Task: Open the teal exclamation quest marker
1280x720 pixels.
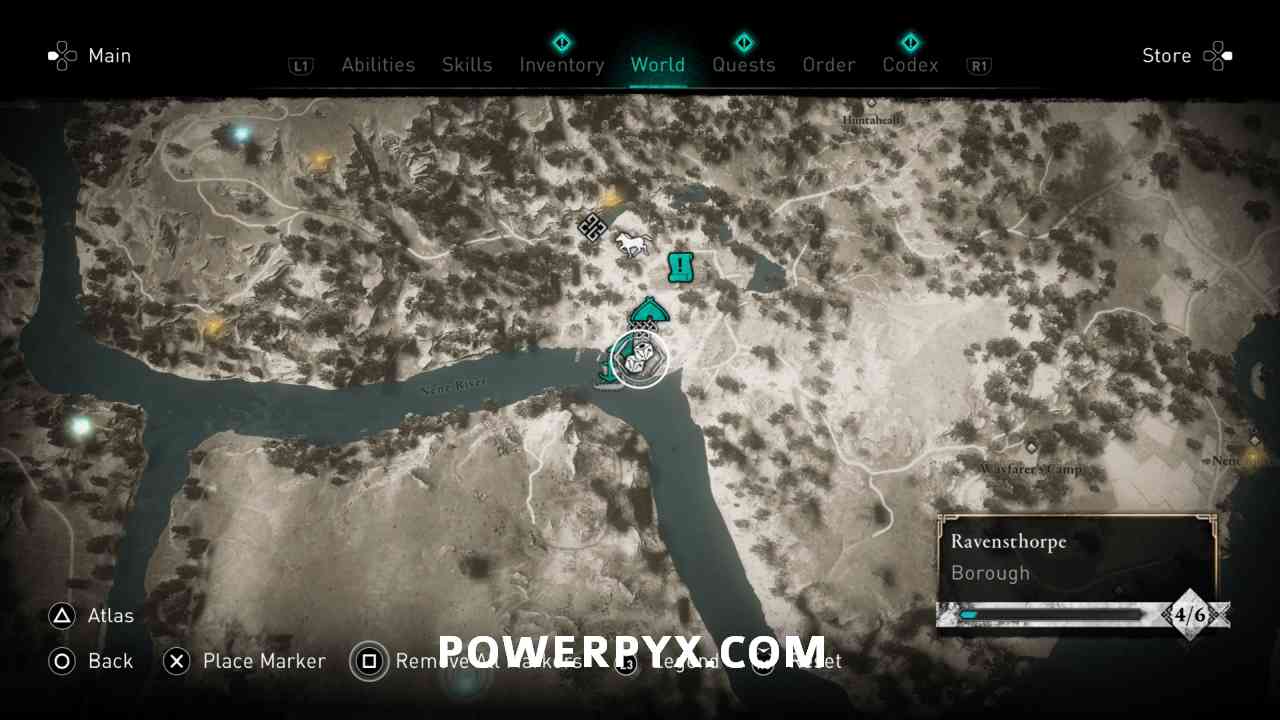Action: coord(680,266)
